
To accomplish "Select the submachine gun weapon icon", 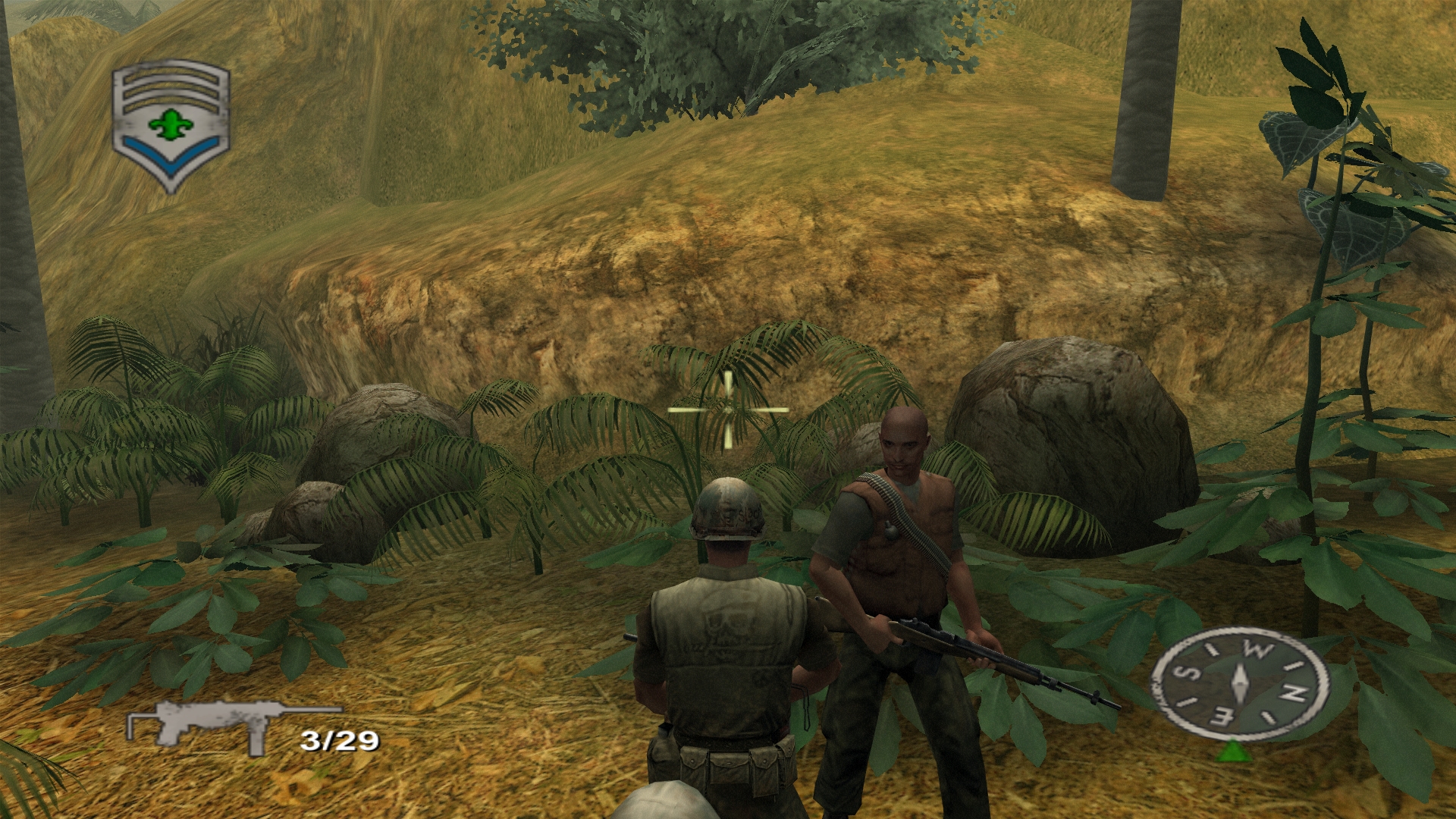I will tap(231, 724).
